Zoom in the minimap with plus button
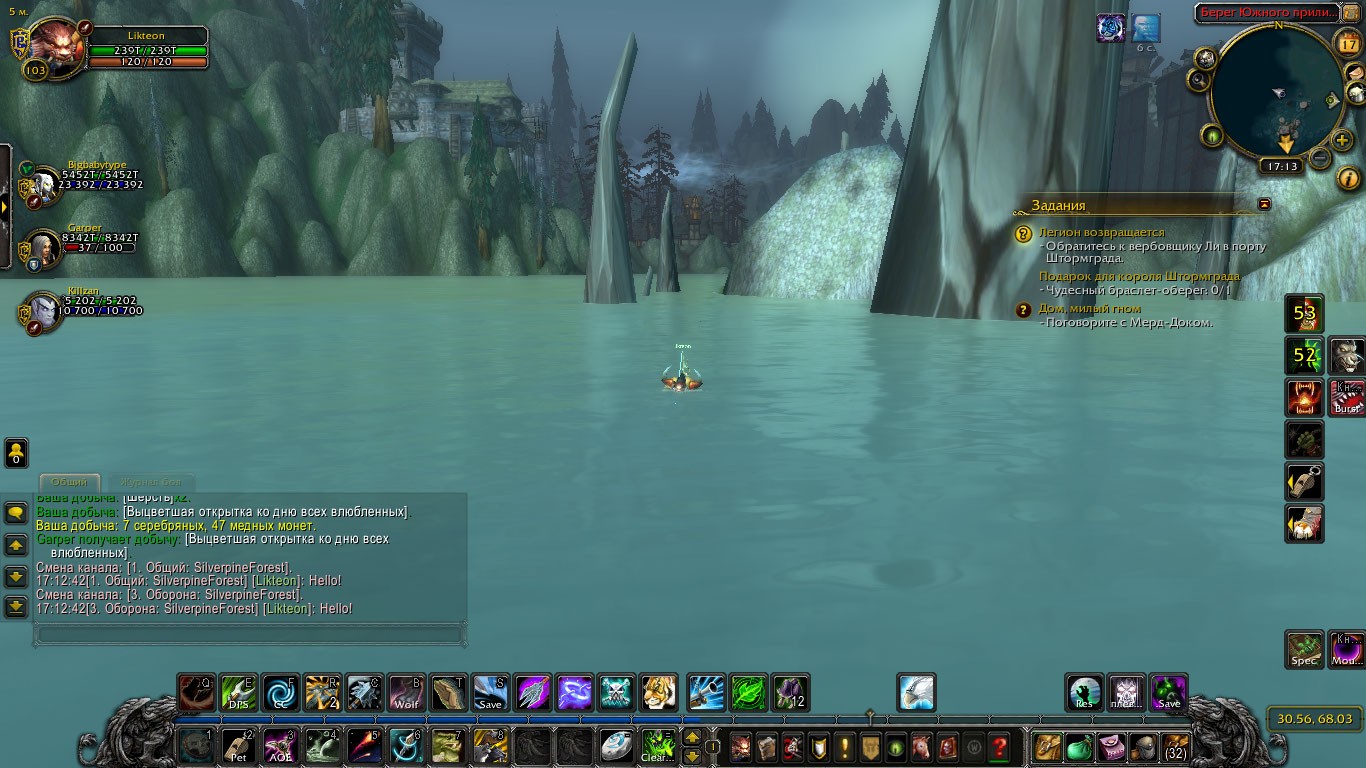 pos(1341,140)
